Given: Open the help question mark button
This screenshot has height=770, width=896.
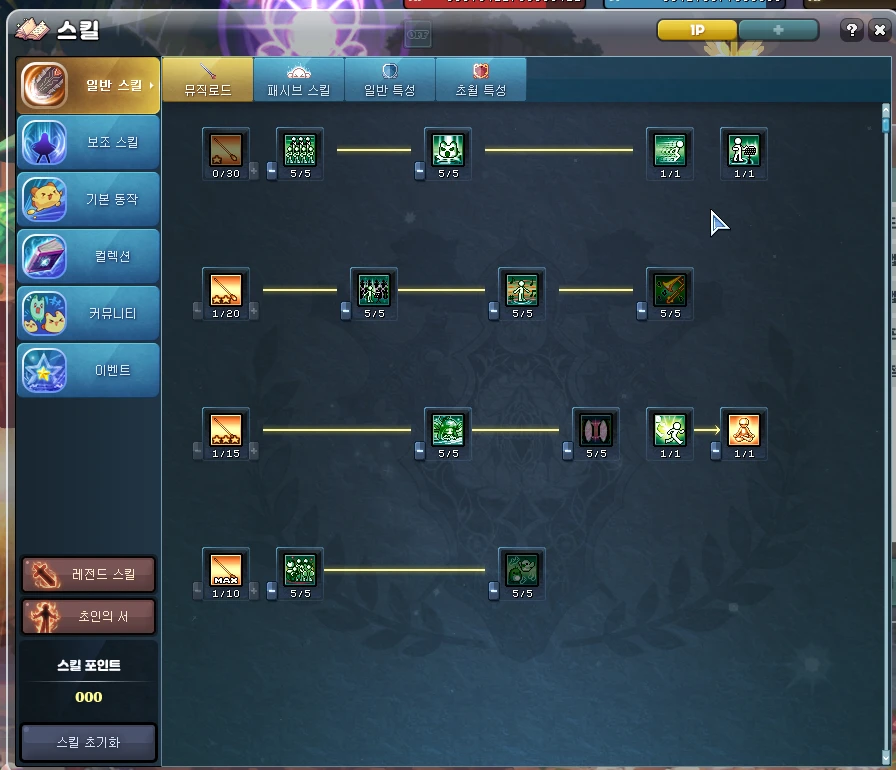Looking at the screenshot, I should pyautogui.click(x=852, y=30).
